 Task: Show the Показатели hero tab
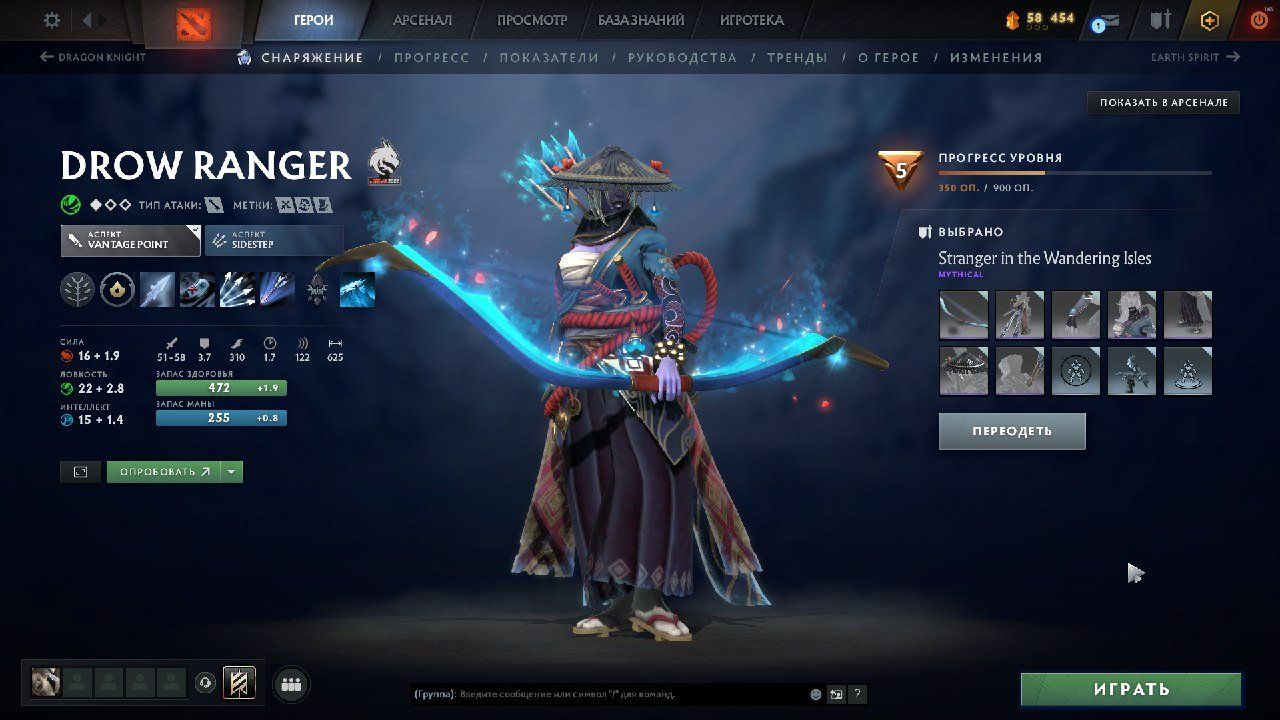coord(549,58)
